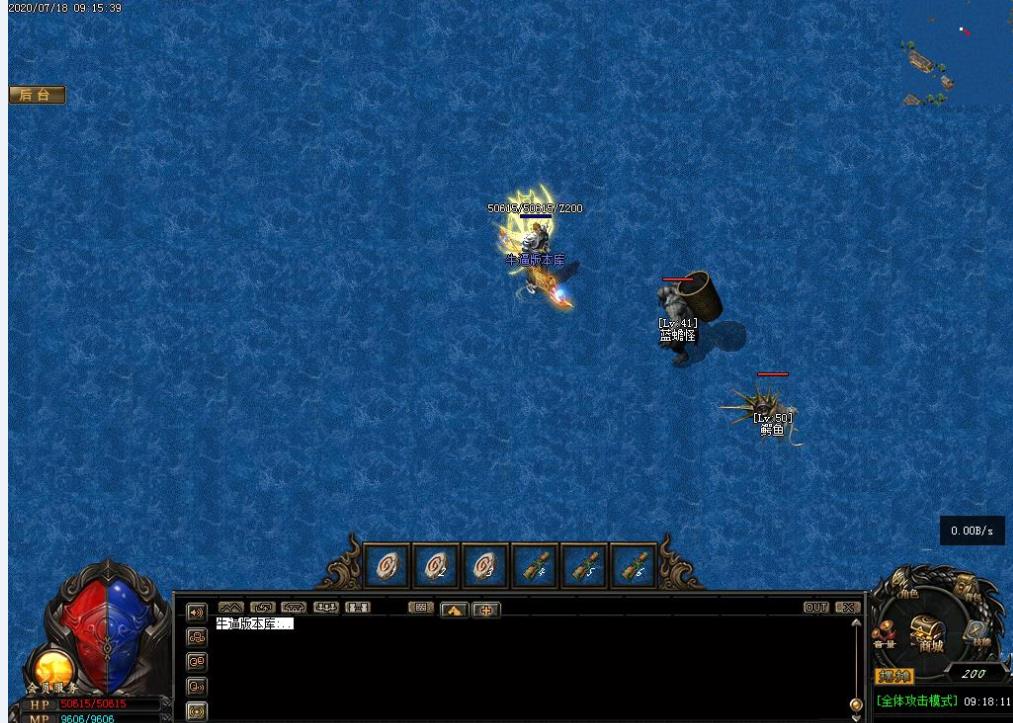Click the OUT button on chat panel

tap(816, 607)
